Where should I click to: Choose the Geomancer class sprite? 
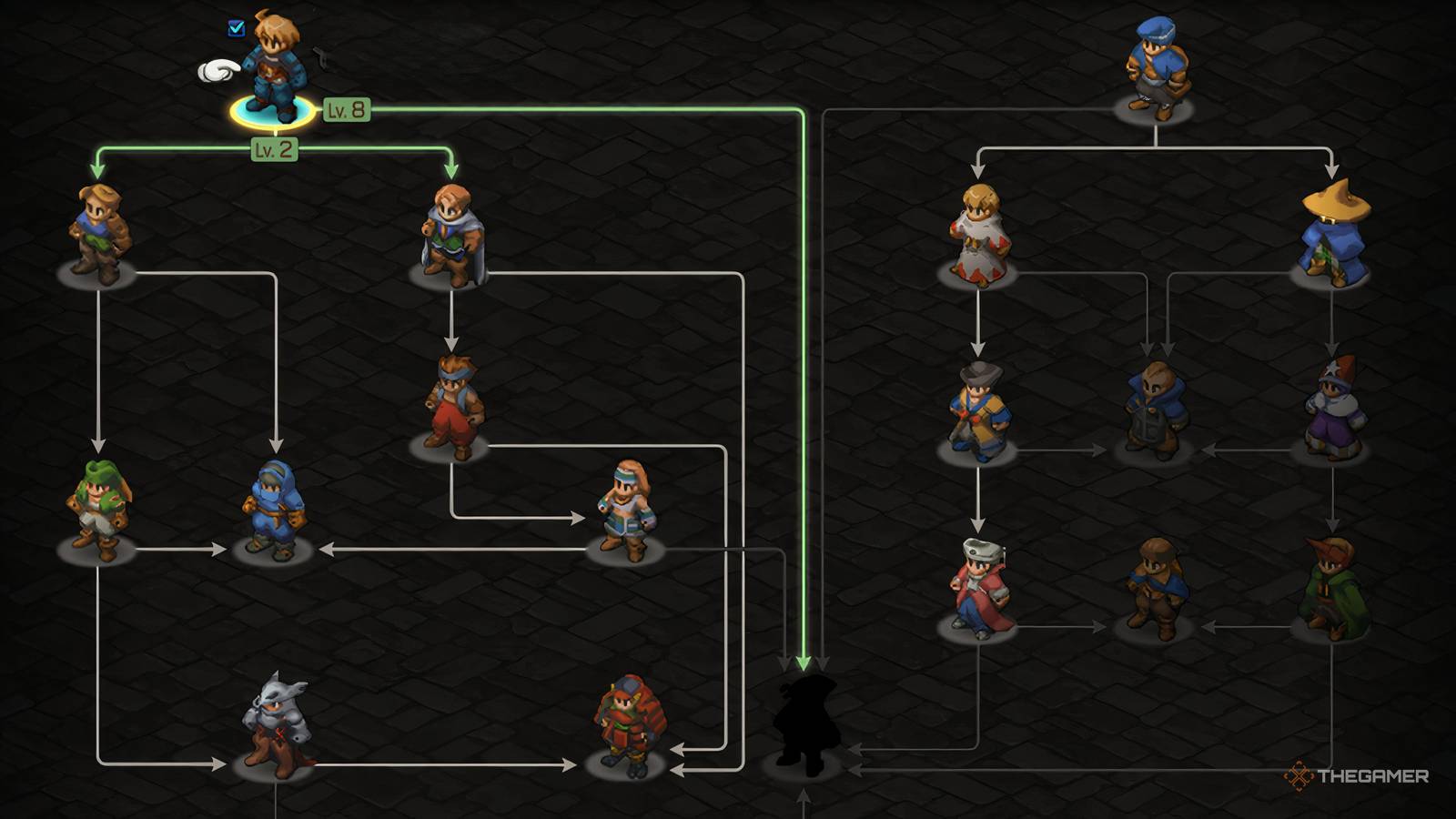pyautogui.click(x=628, y=505)
